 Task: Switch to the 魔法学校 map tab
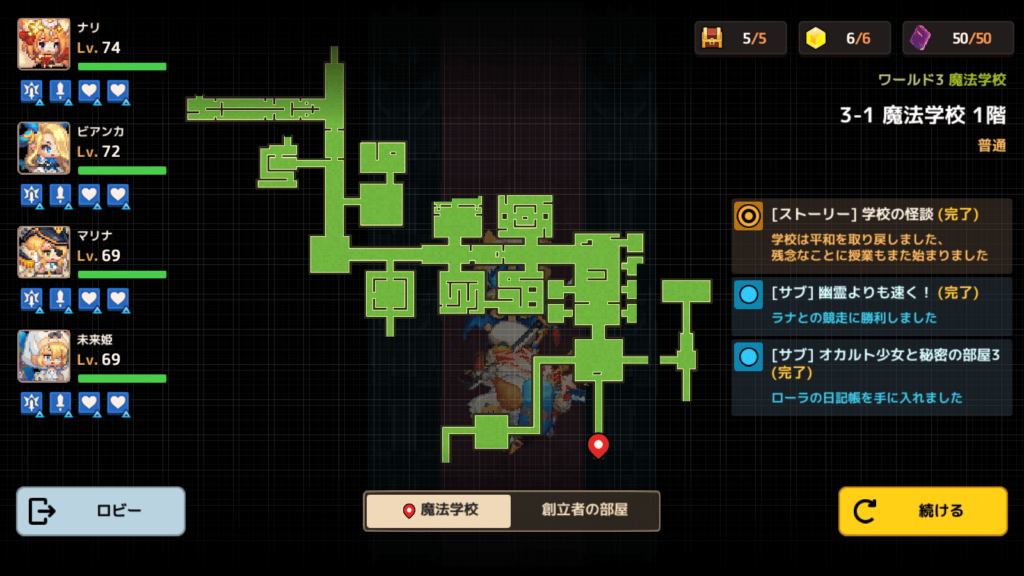[x=439, y=510]
